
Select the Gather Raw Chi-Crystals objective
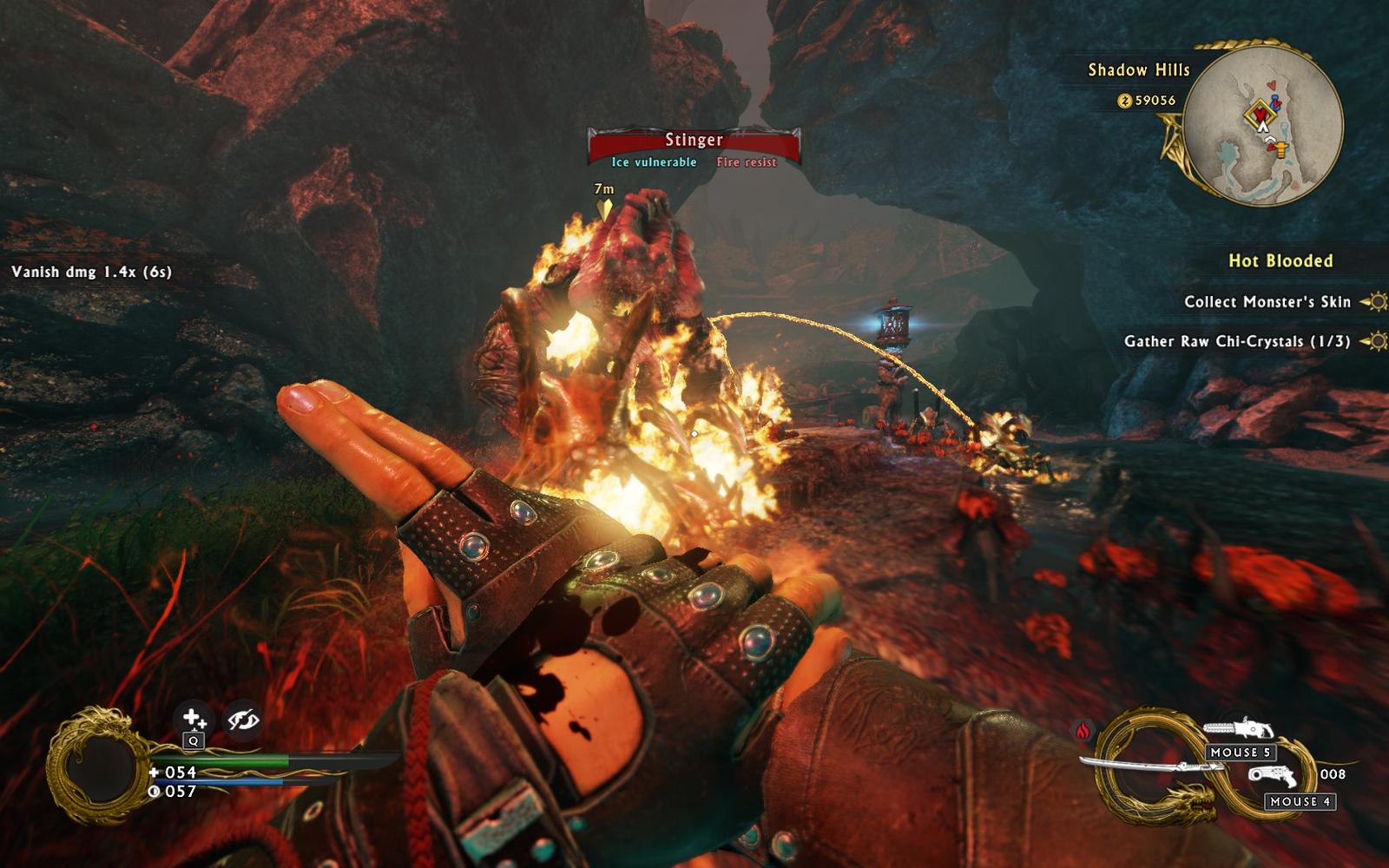pyautogui.click(x=1236, y=341)
